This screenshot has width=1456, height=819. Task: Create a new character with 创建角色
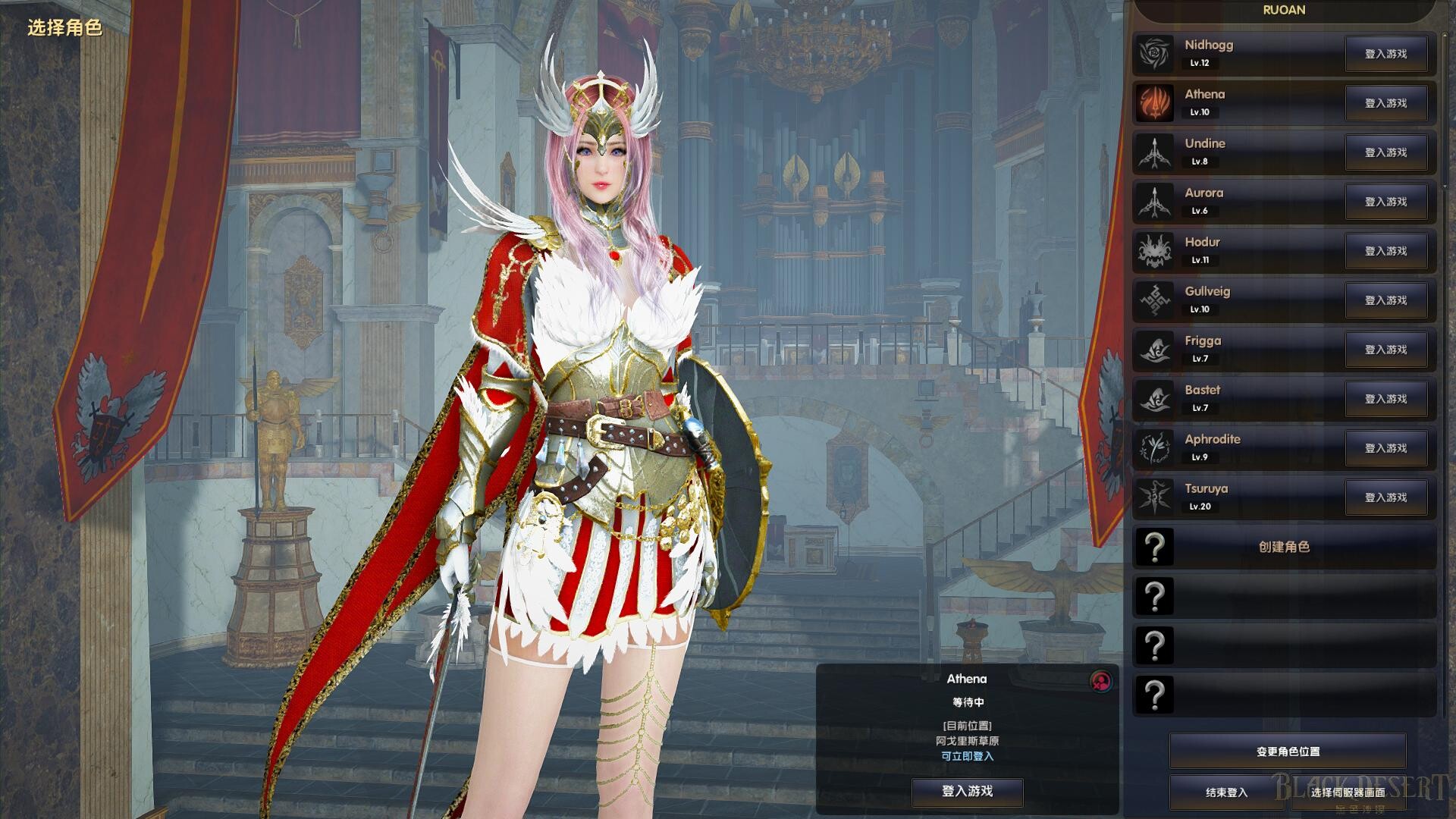(1284, 547)
